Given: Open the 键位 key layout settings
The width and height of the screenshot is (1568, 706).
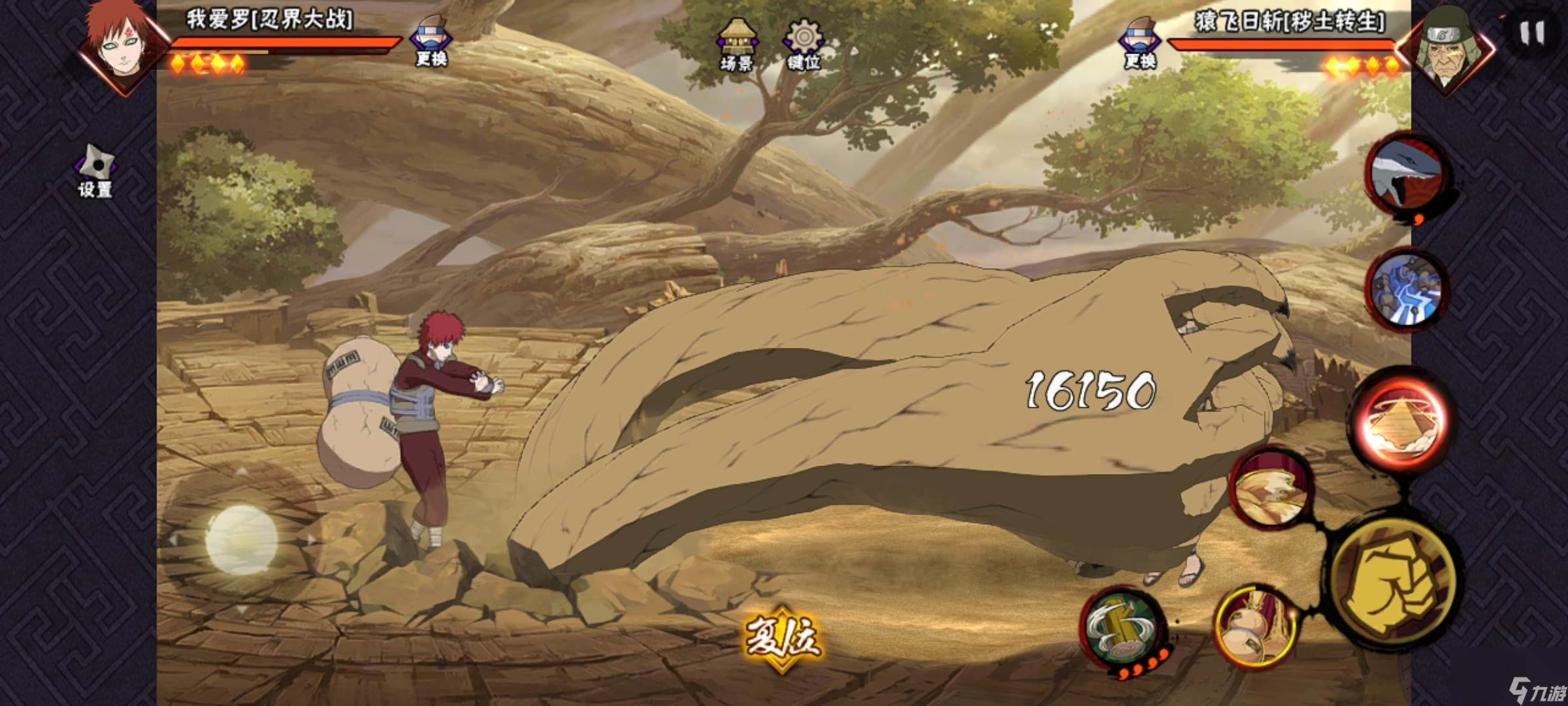Looking at the screenshot, I should point(804,44).
